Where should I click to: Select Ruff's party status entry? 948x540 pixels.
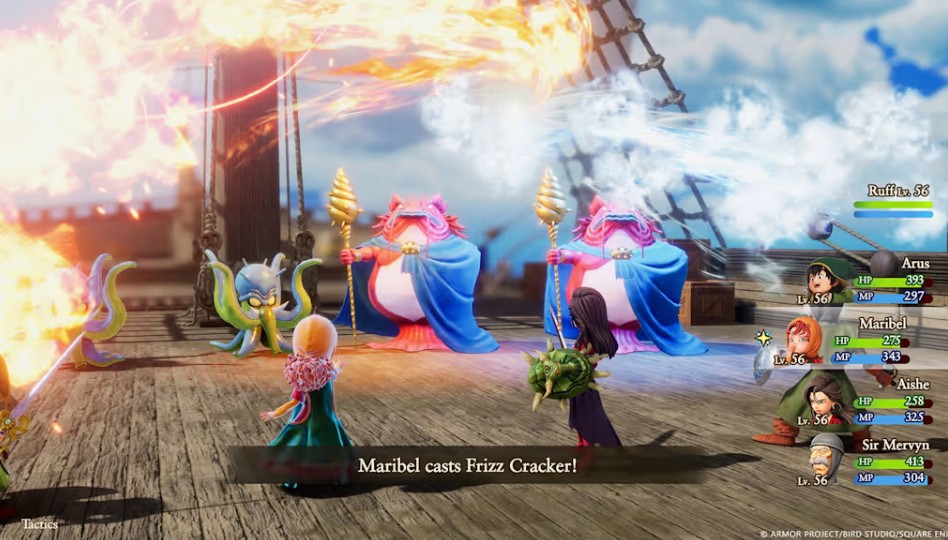coord(892,200)
